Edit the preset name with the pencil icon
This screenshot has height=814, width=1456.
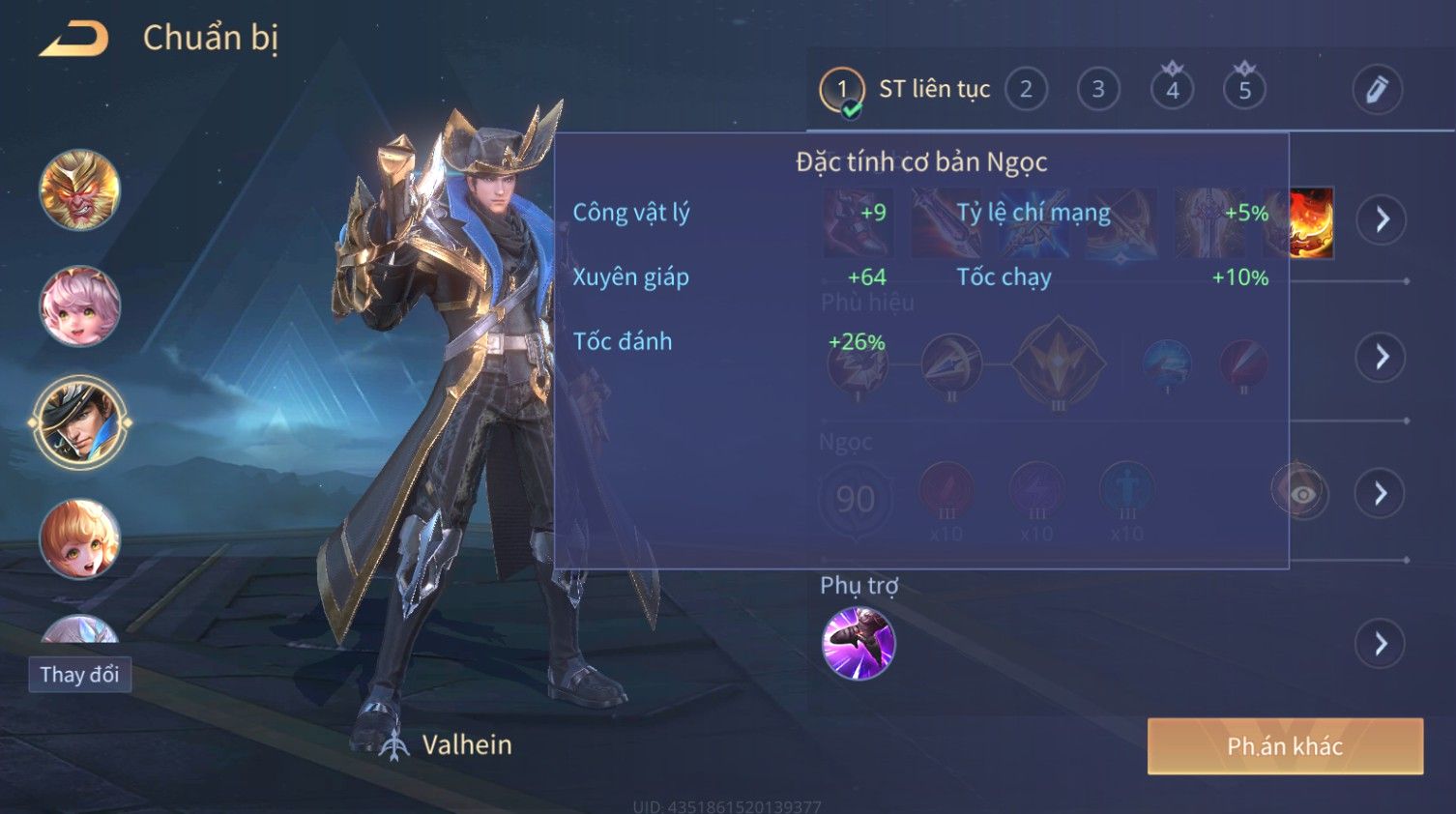coord(1377,90)
